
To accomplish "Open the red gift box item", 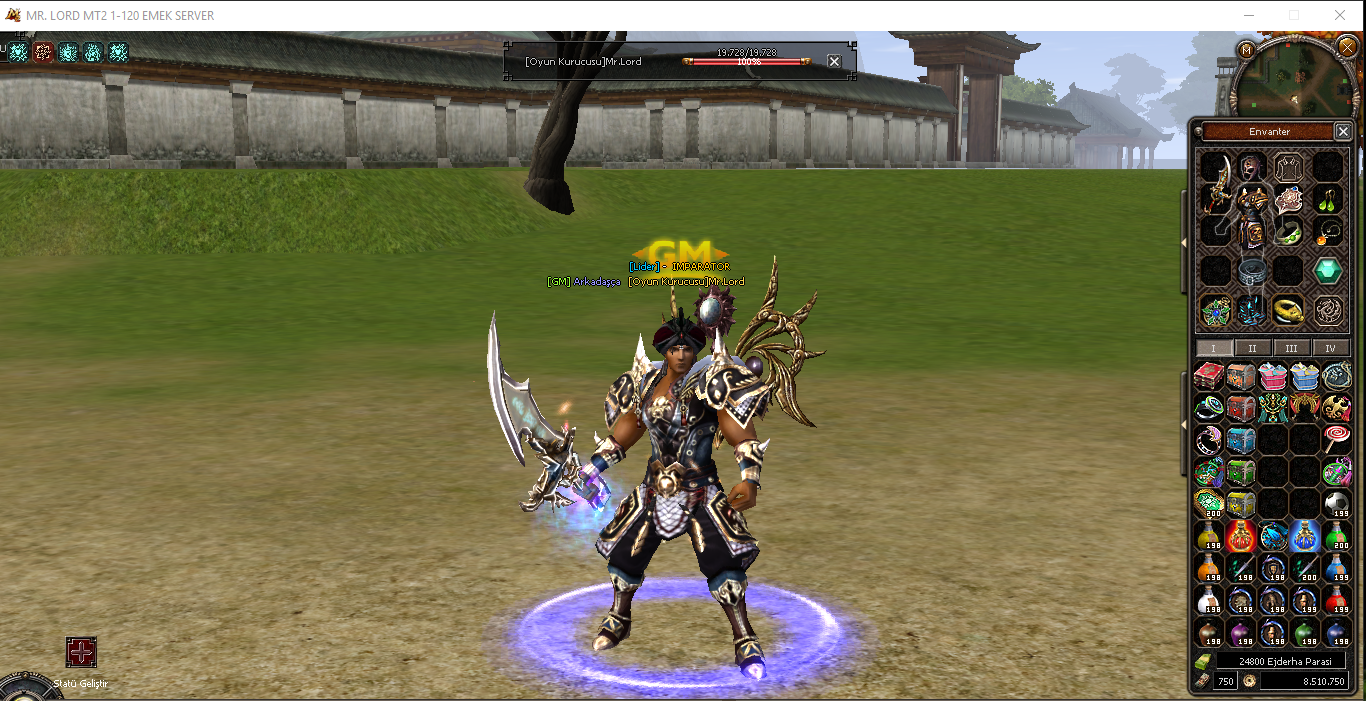I will point(1209,376).
